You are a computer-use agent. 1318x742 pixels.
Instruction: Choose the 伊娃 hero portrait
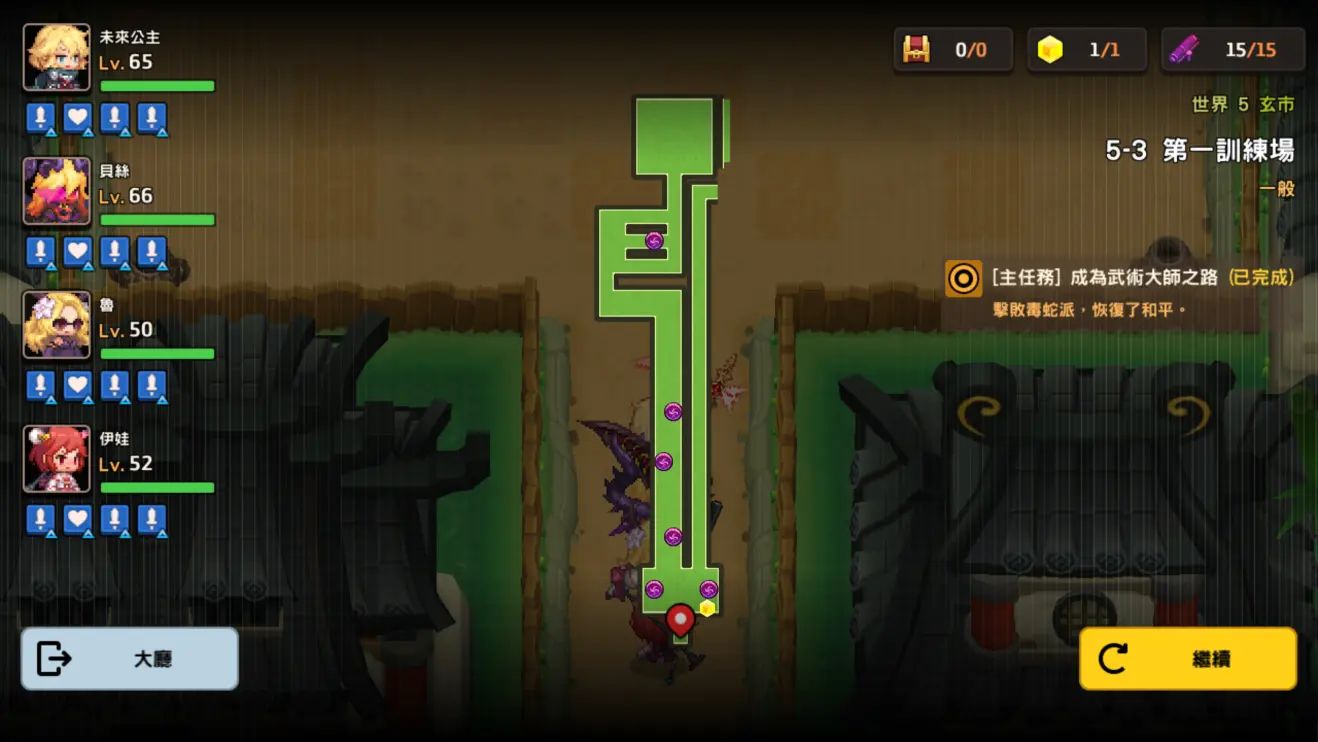tap(57, 459)
